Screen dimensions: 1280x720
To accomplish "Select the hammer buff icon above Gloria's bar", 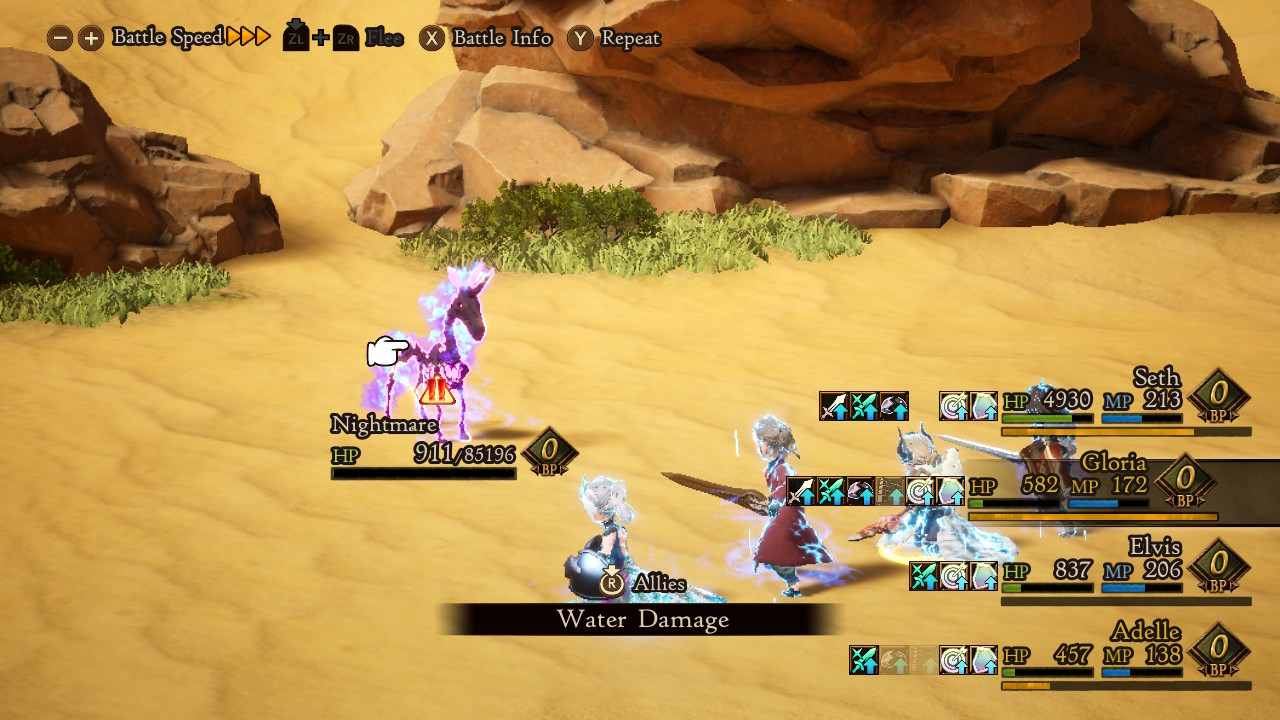I will tap(860, 490).
